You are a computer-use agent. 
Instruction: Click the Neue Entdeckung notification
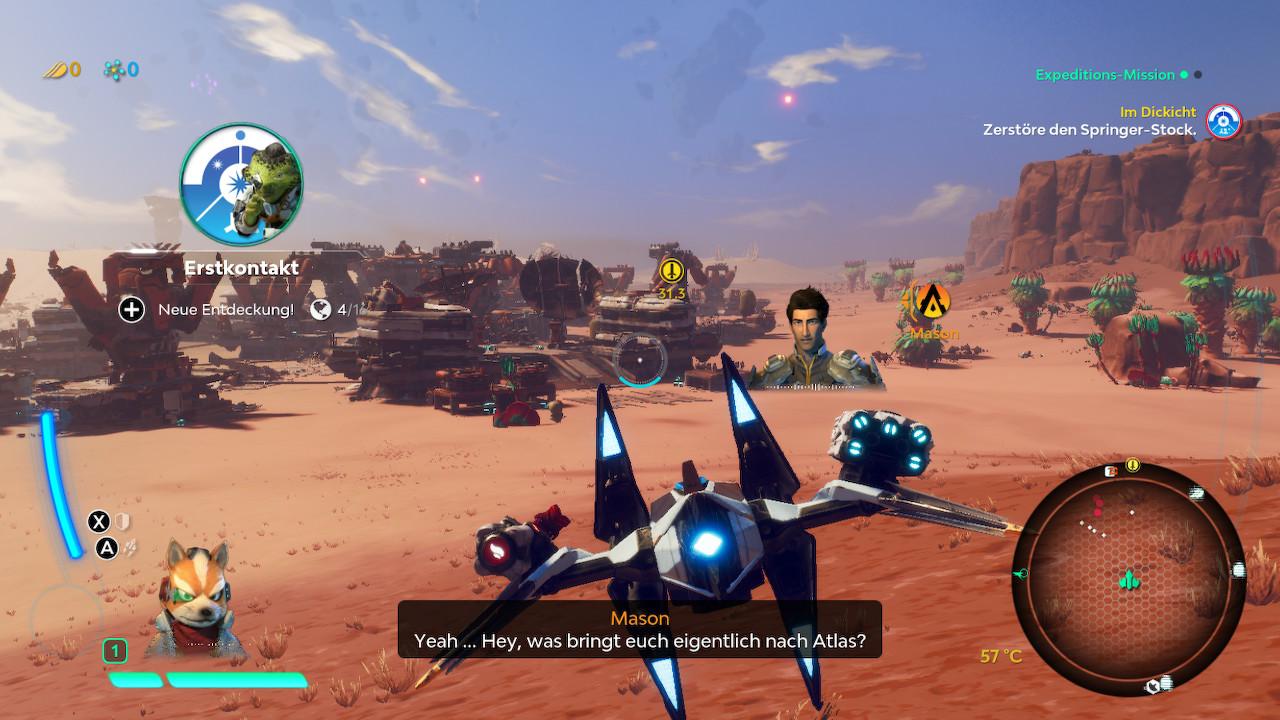pyautogui.click(x=225, y=310)
